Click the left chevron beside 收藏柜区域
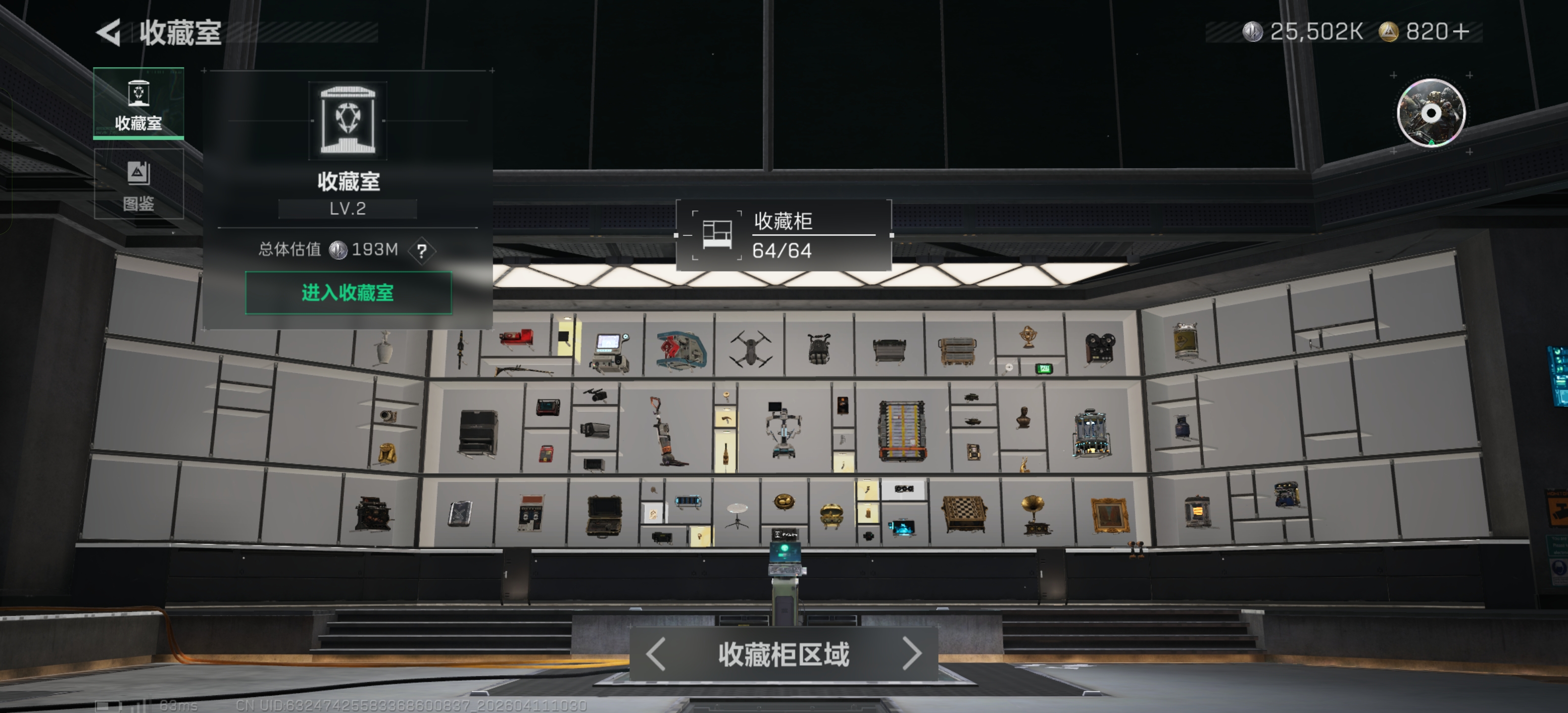 click(x=656, y=654)
